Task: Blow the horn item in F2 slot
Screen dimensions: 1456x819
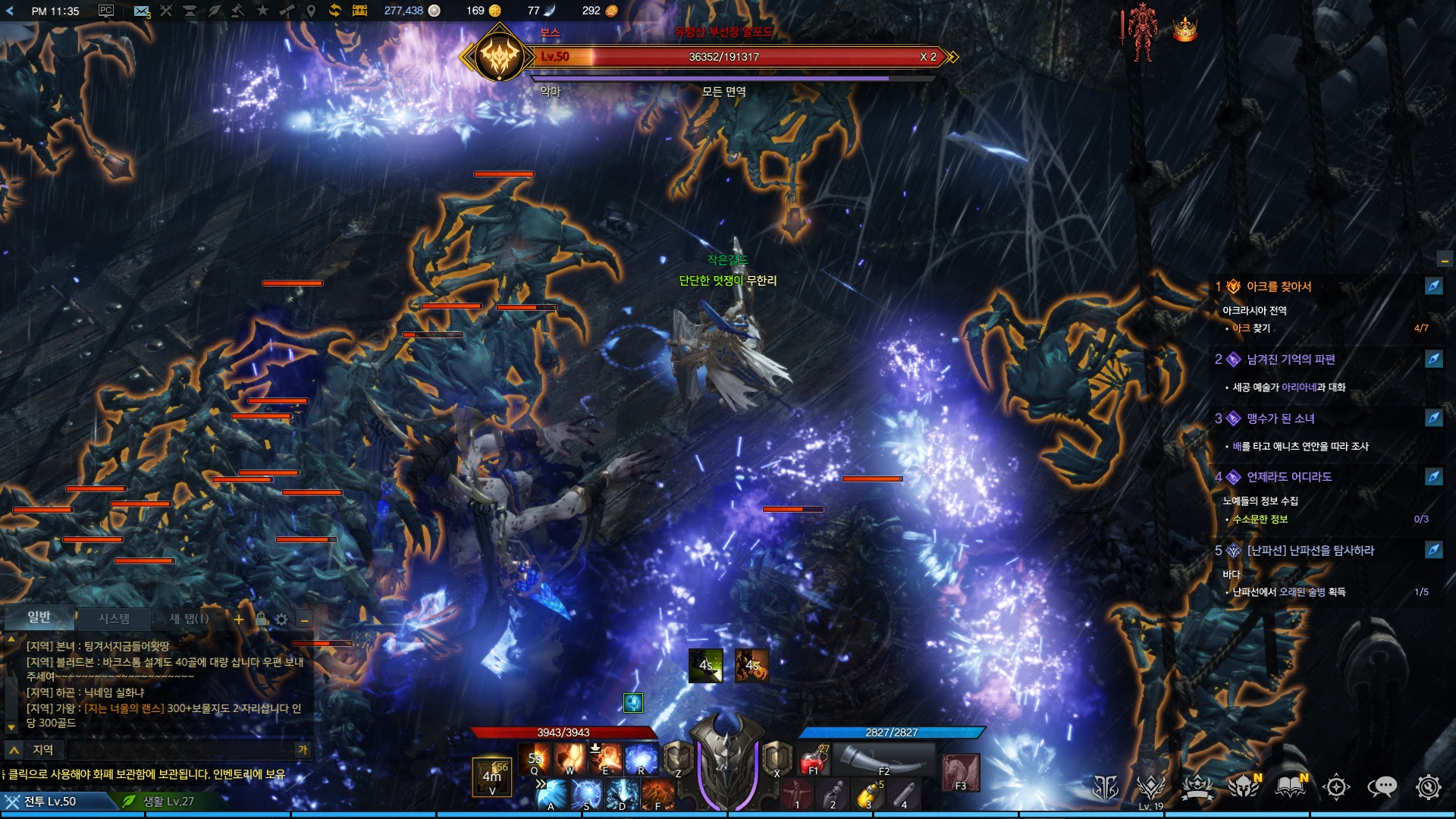Action: (x=883, y=758)
